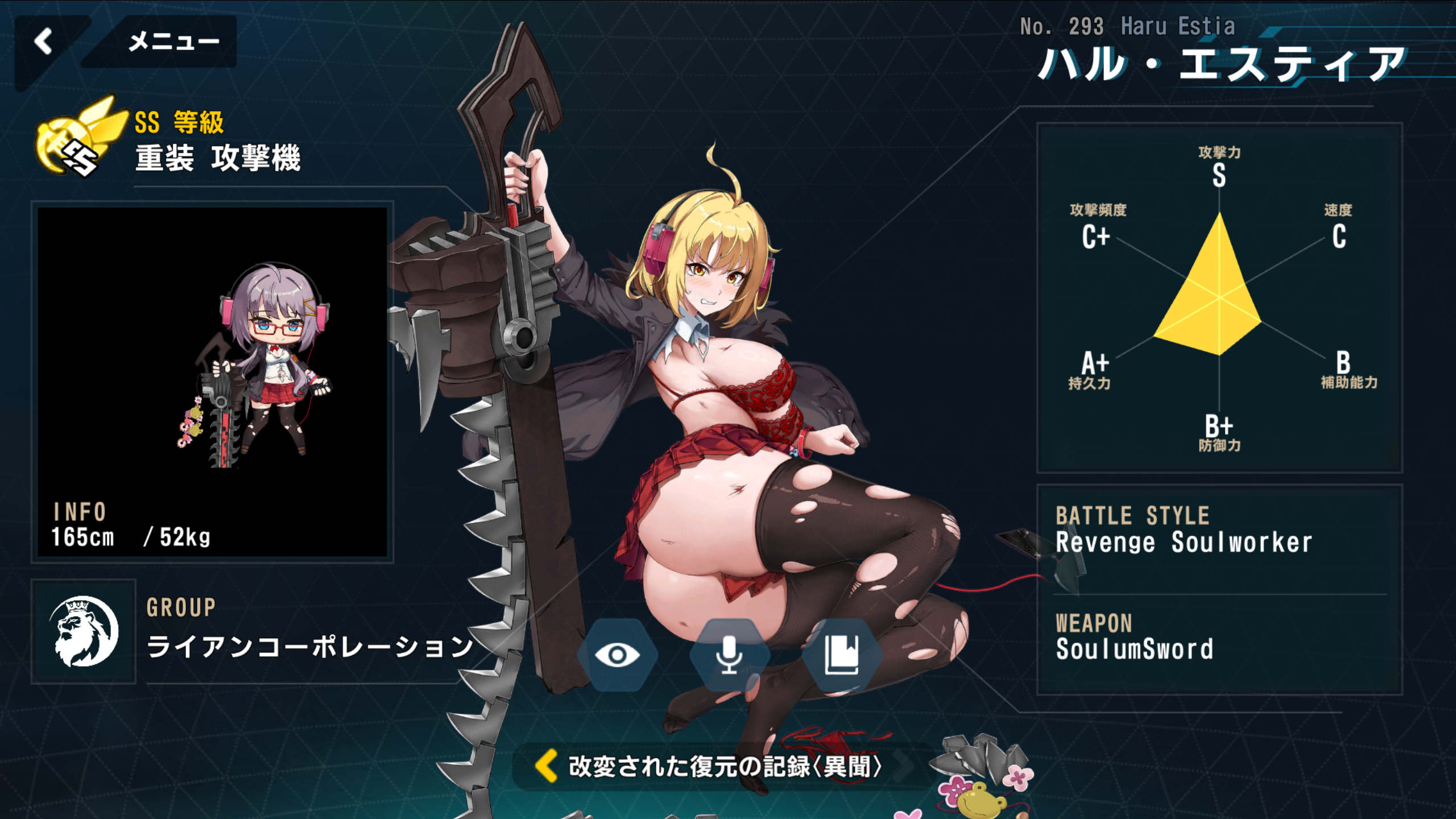The width and height of the screenshot is (1456, 819).
Task: Open the ライアンコーポレーション group emblem
Action: (x=84, y=631)
